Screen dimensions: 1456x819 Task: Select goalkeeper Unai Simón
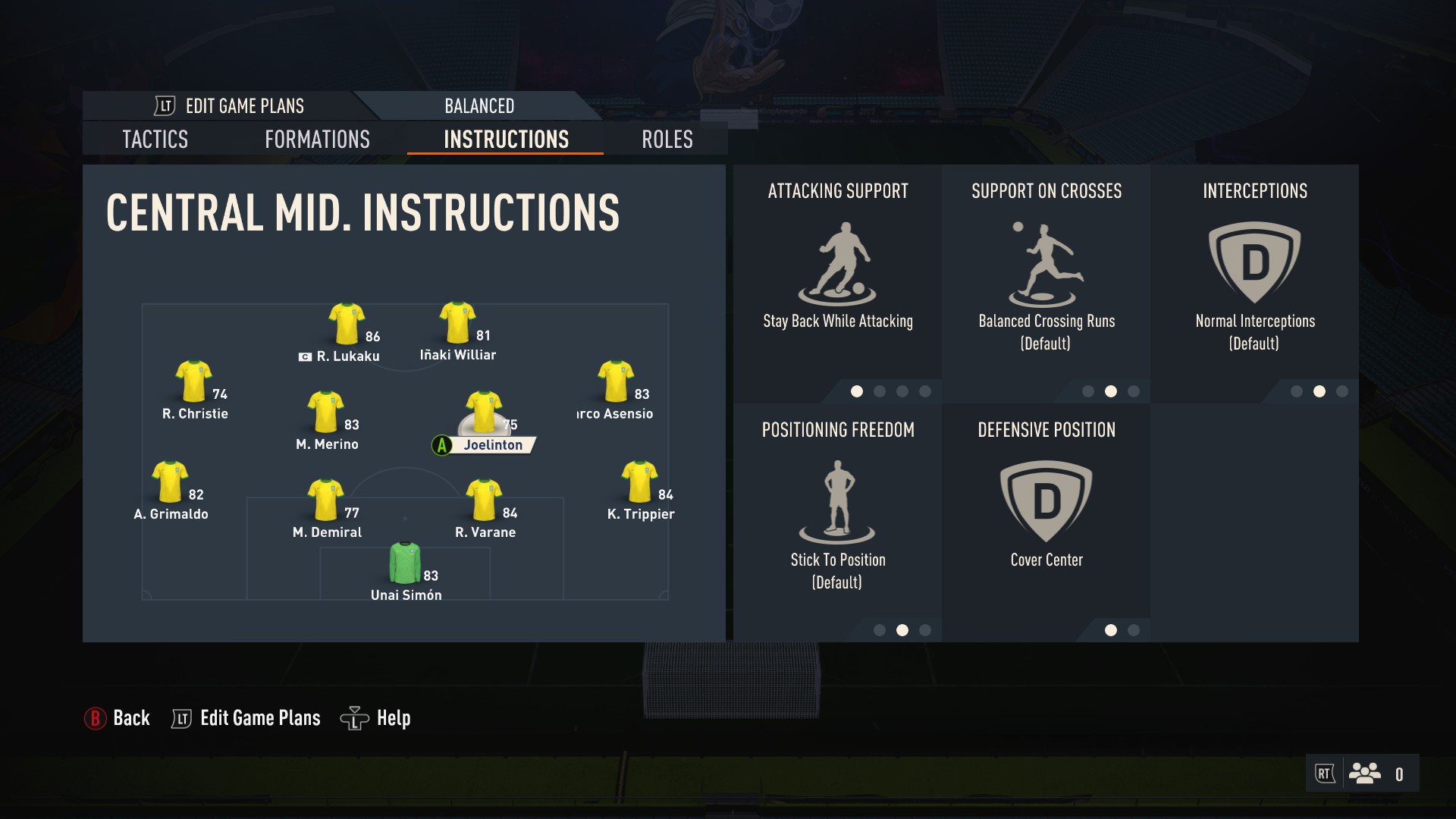click(405, 563)
